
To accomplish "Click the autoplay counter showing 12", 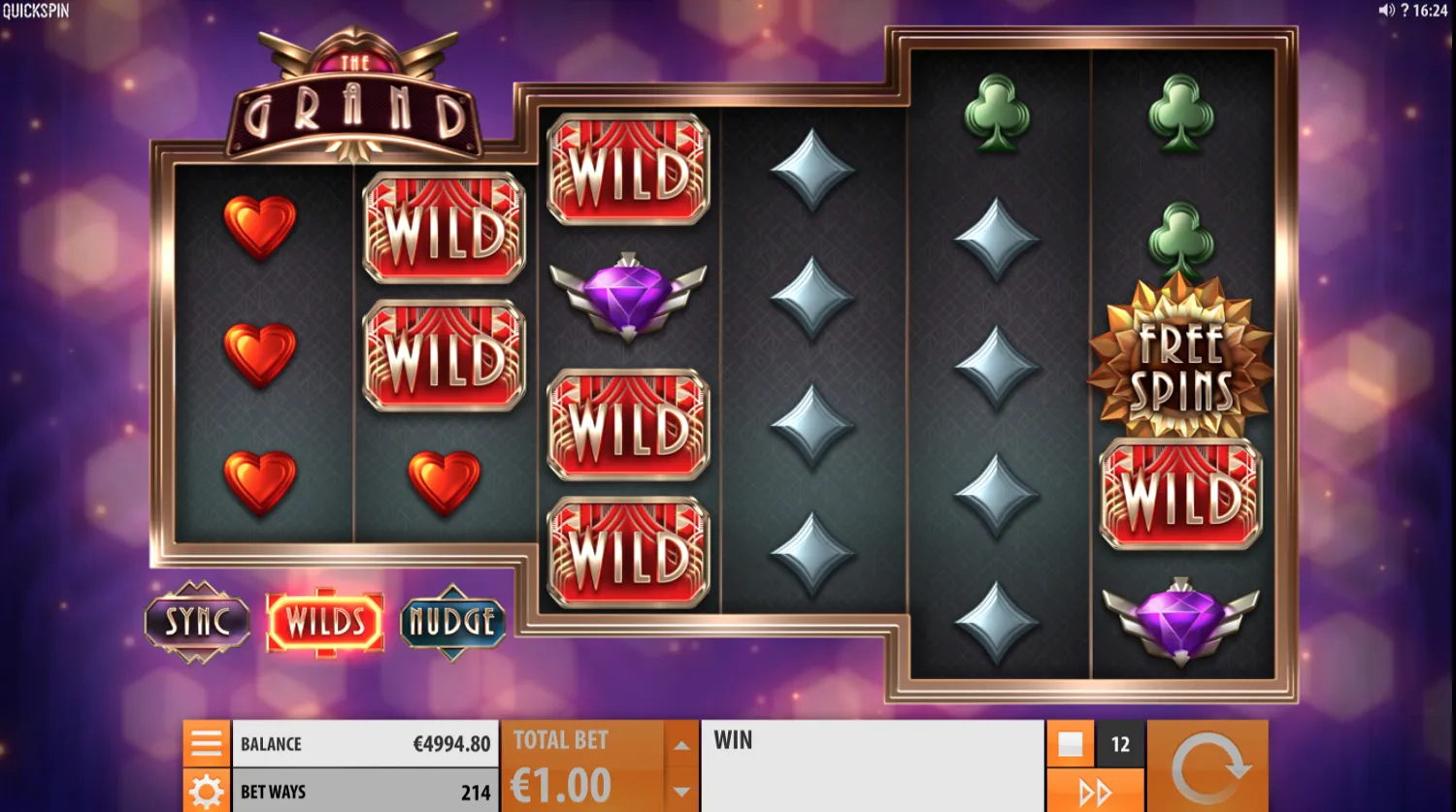I will (1120, 743).
